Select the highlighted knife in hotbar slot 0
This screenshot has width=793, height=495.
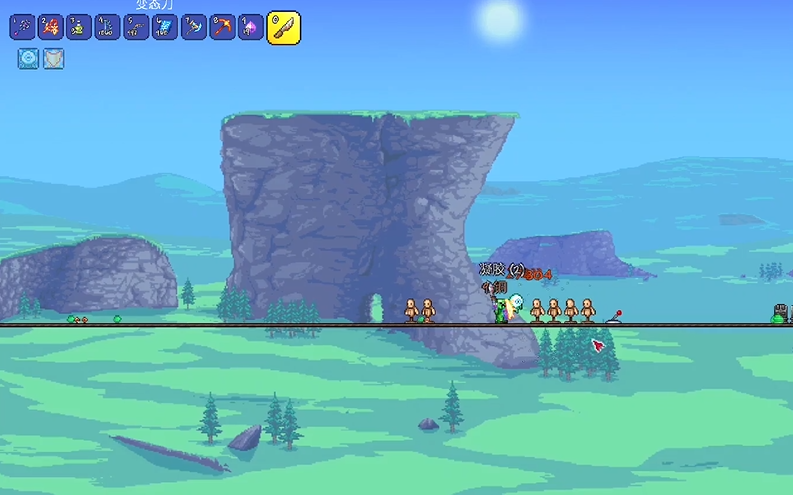click(x=284, y=27)
